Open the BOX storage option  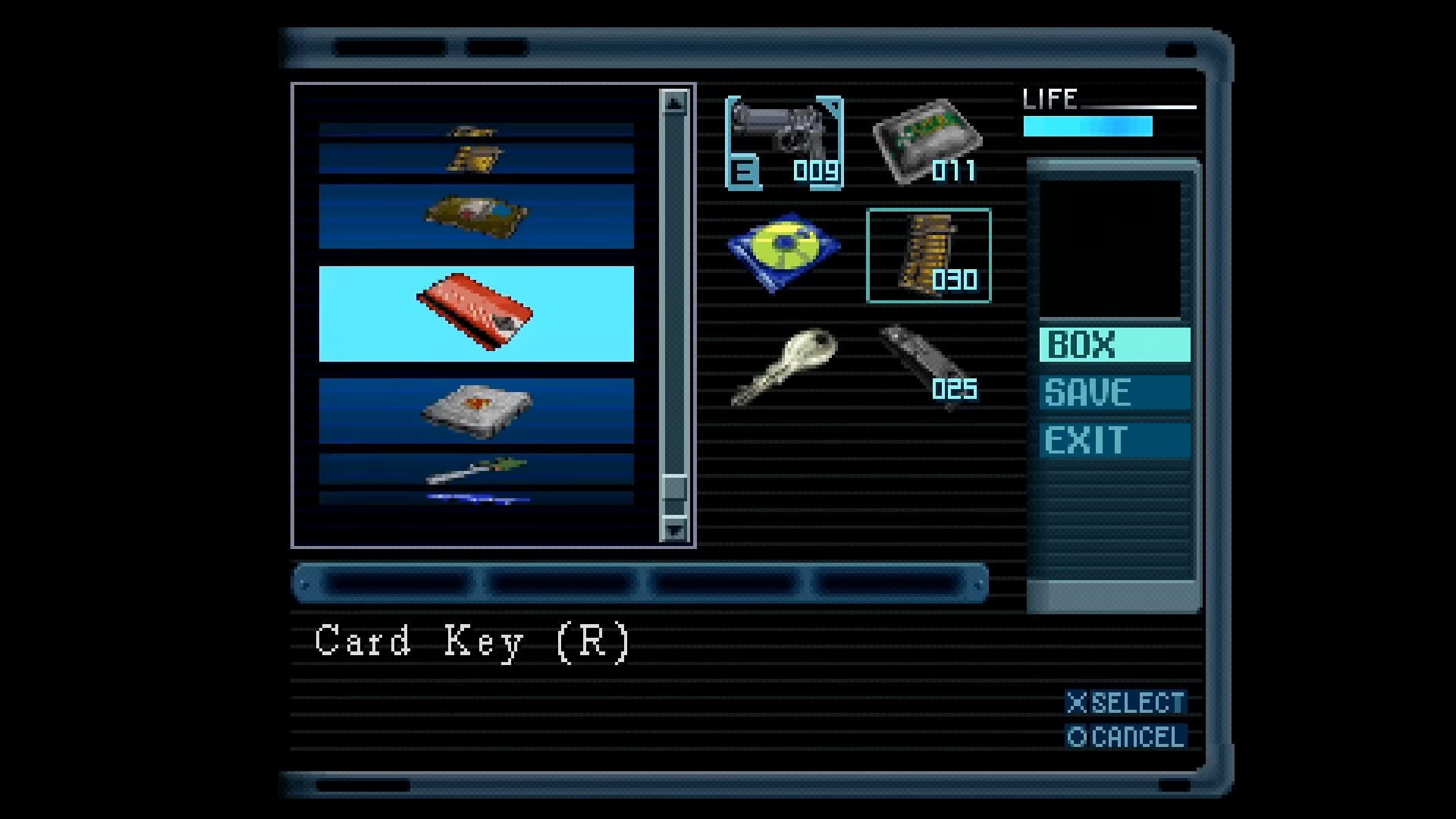pyautogui.click(x=1113, y=346)
